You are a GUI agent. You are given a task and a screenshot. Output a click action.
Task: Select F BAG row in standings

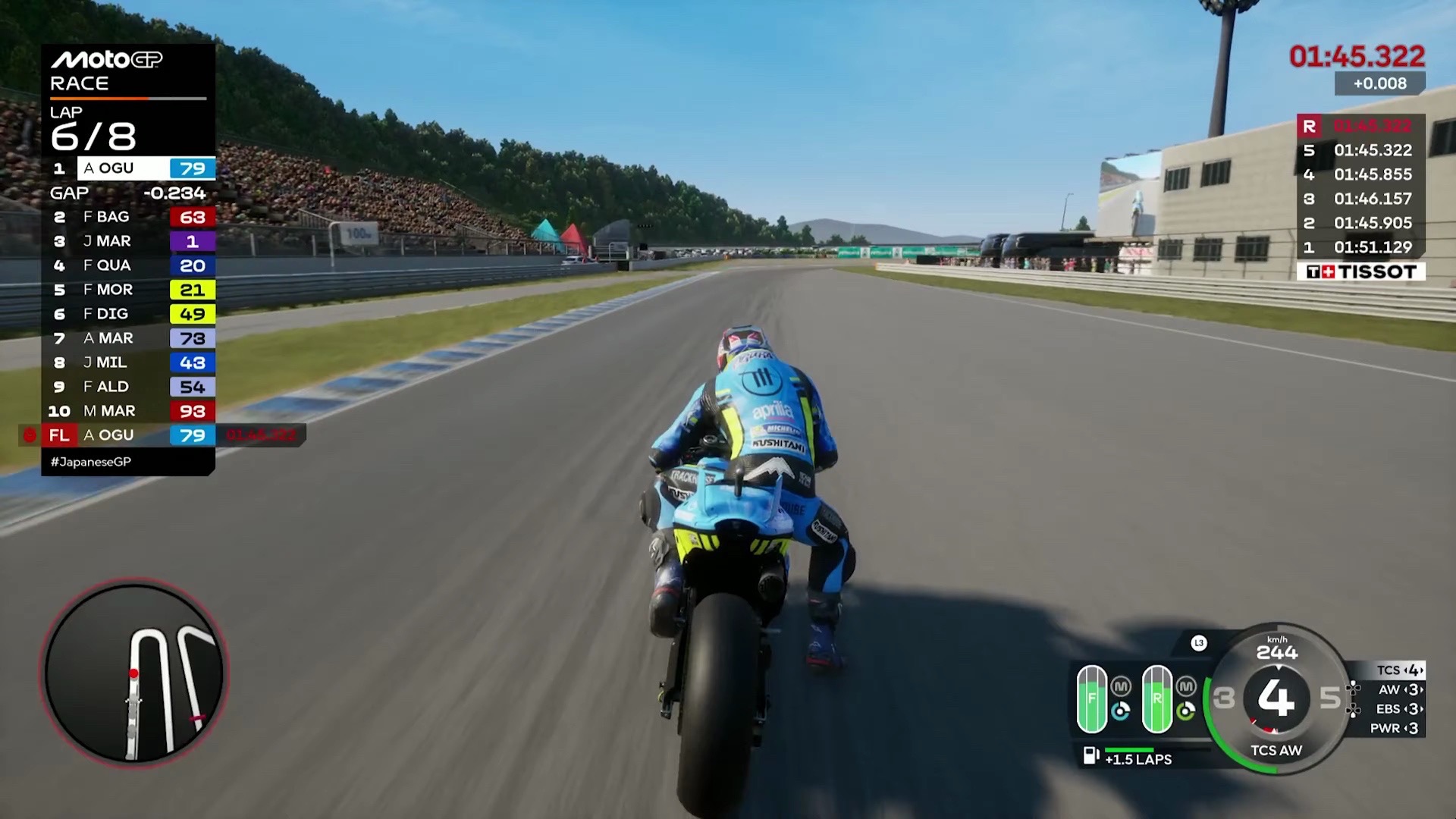click(129, 217)
